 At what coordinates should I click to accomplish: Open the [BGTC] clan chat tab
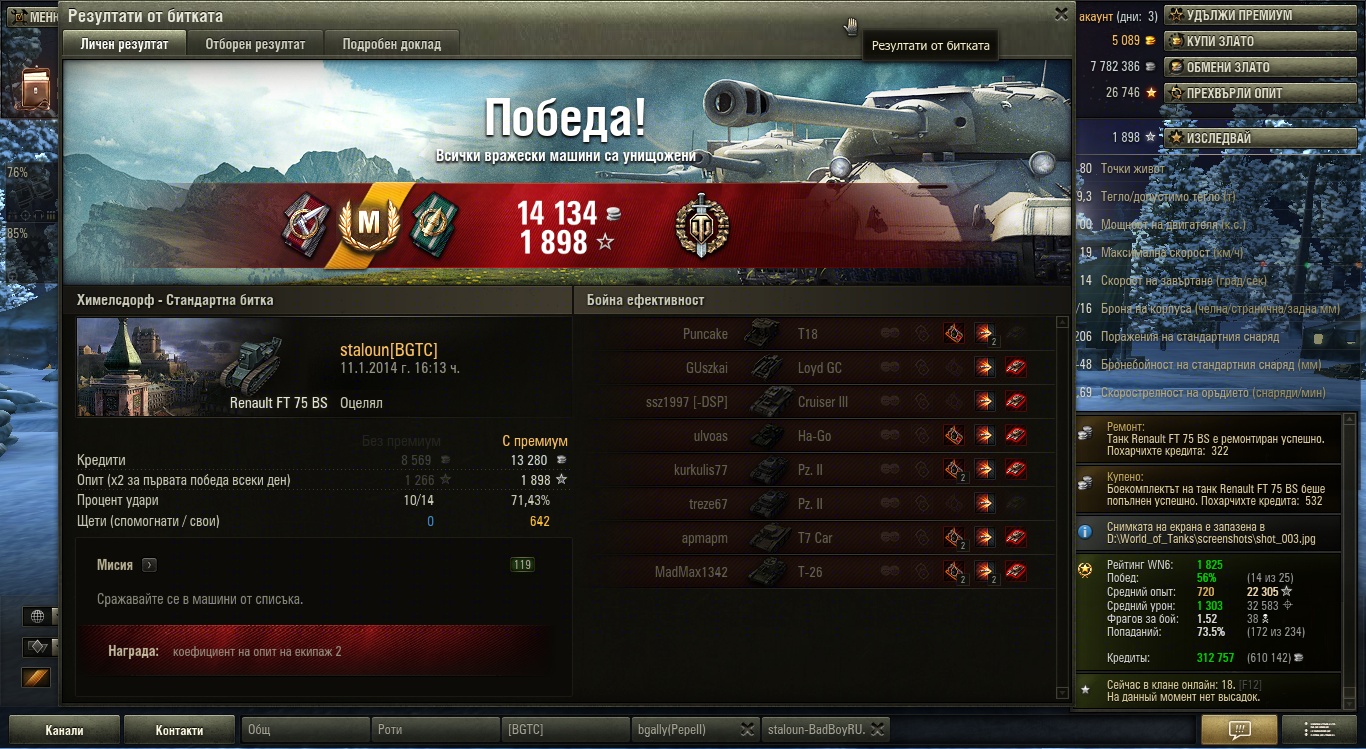click(x=564, y=730)
